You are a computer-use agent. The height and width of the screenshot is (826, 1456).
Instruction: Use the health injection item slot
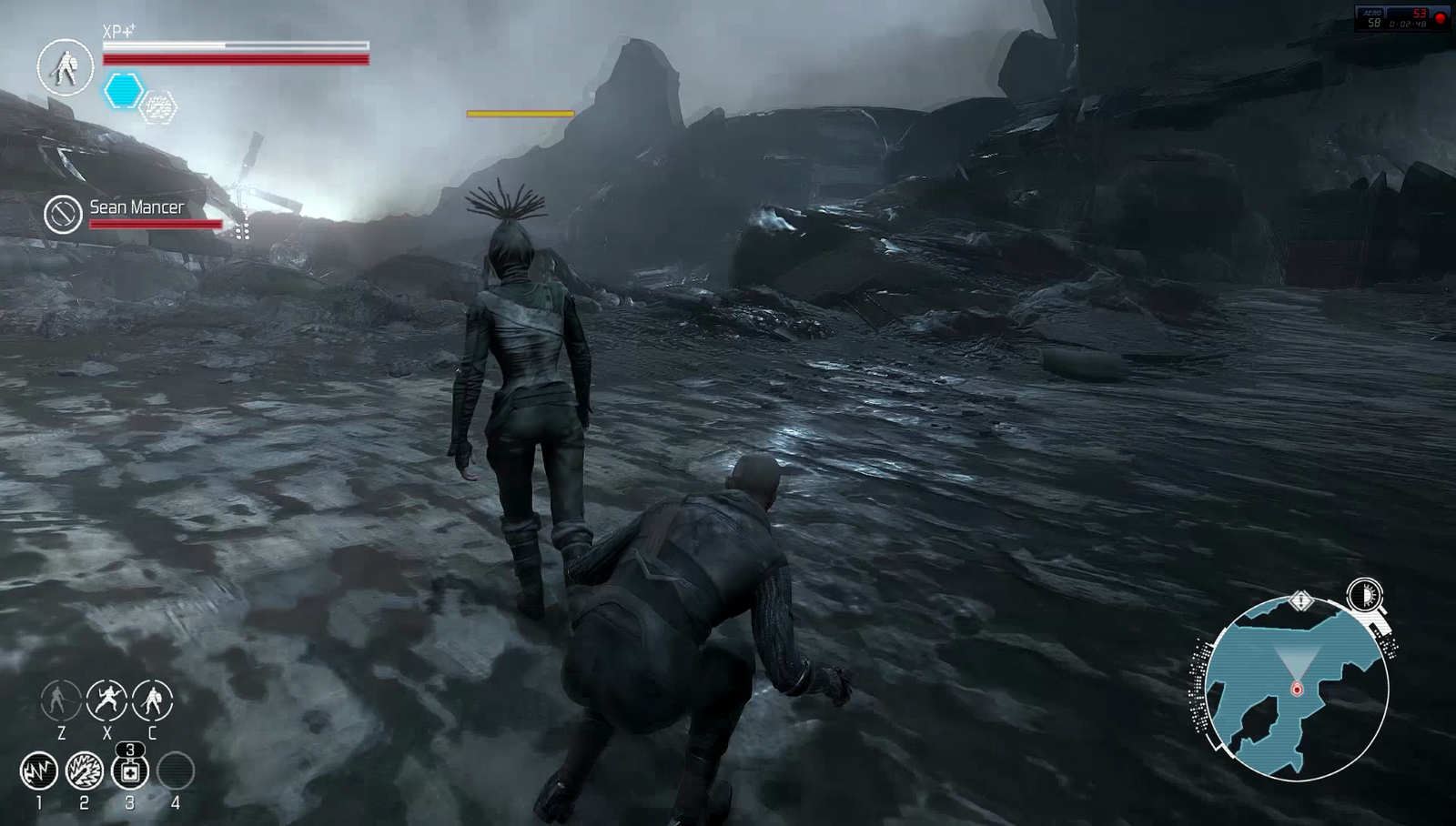130,771
